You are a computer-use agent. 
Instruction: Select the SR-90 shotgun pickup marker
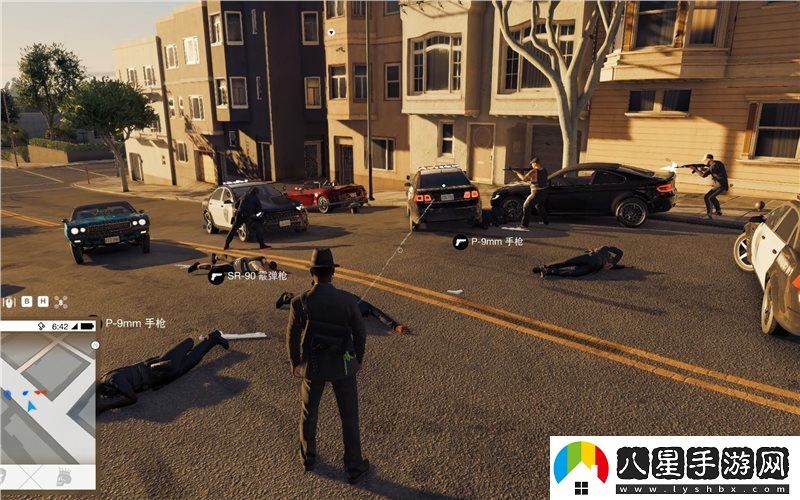click(x=216, y=276)
